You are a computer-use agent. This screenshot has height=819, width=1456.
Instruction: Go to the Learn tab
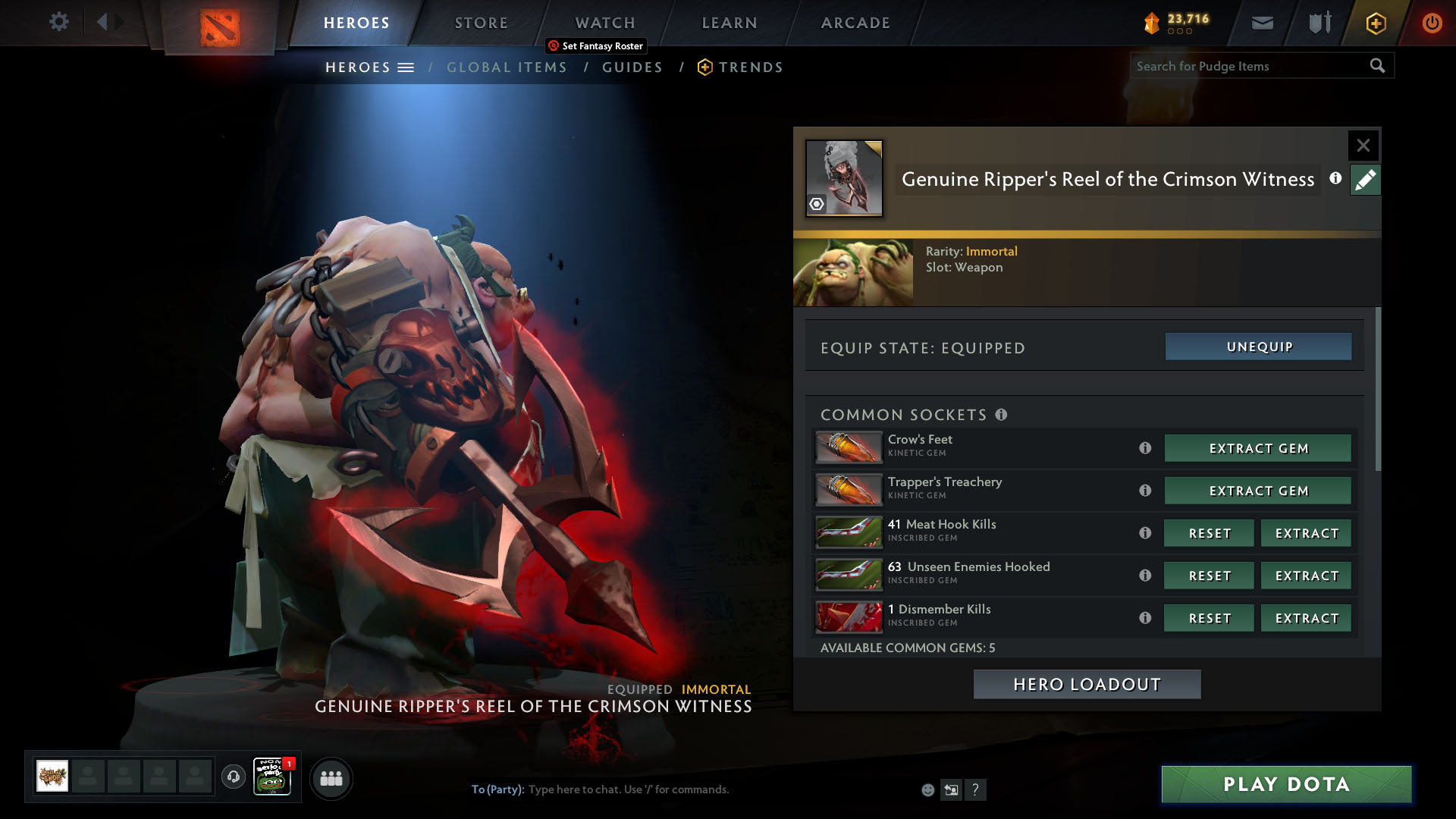(x=729, y=23)
